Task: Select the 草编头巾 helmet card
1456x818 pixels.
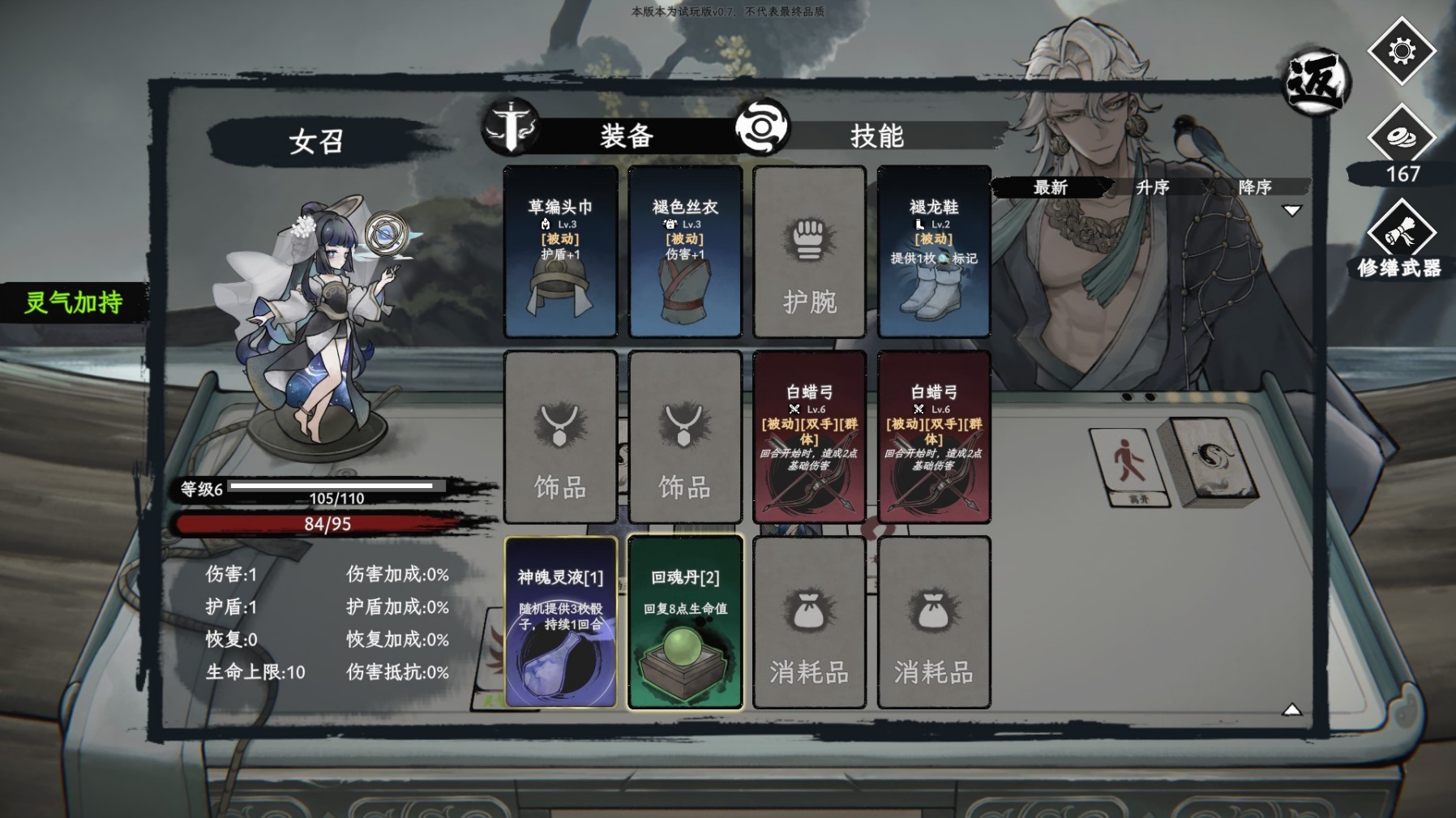Action: (x=560, y=252)
